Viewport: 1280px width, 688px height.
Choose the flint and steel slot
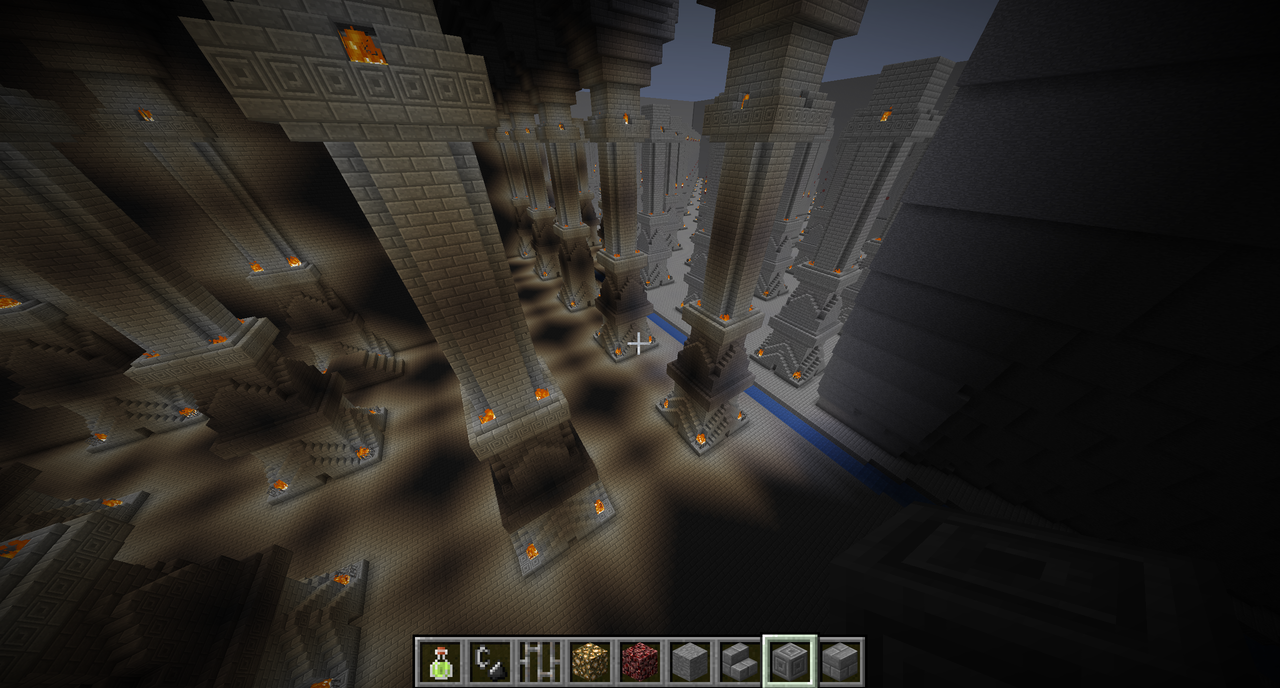point(490,661)
